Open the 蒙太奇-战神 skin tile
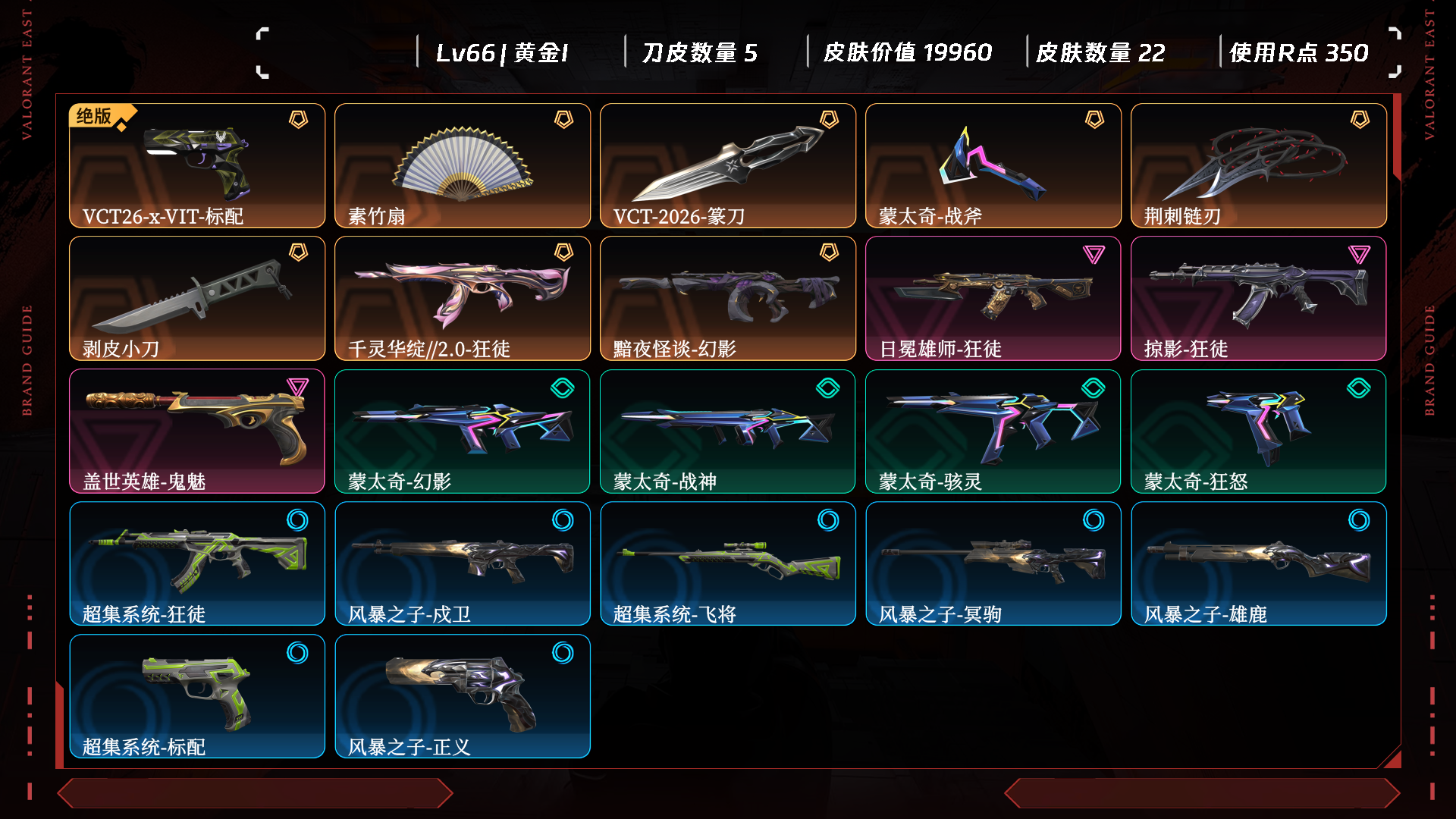This screenshot has height=819, width=1456. point(728,431)
